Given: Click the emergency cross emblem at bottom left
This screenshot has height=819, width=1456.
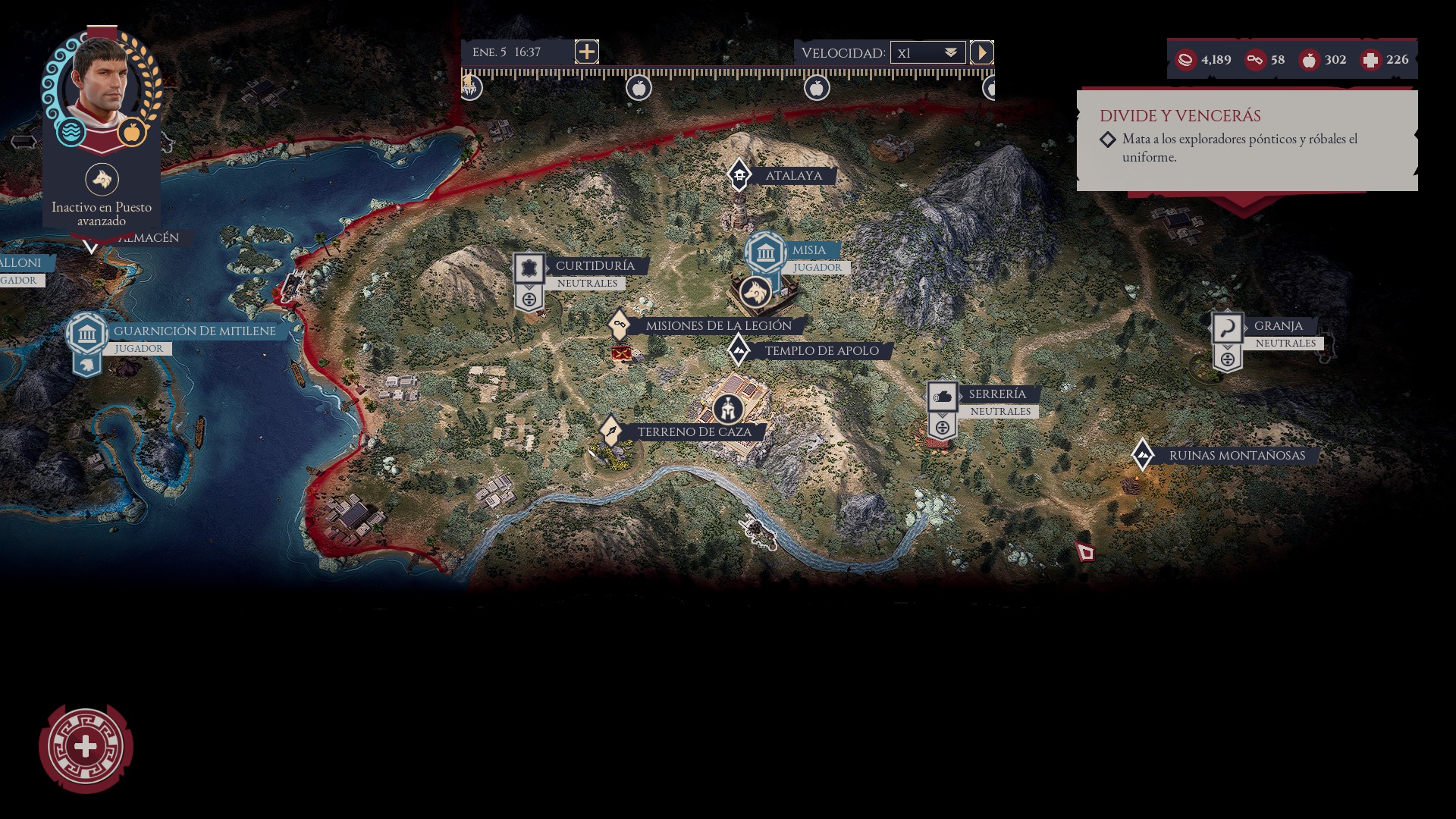Looking at the screenshot, I should coord(86,746).
